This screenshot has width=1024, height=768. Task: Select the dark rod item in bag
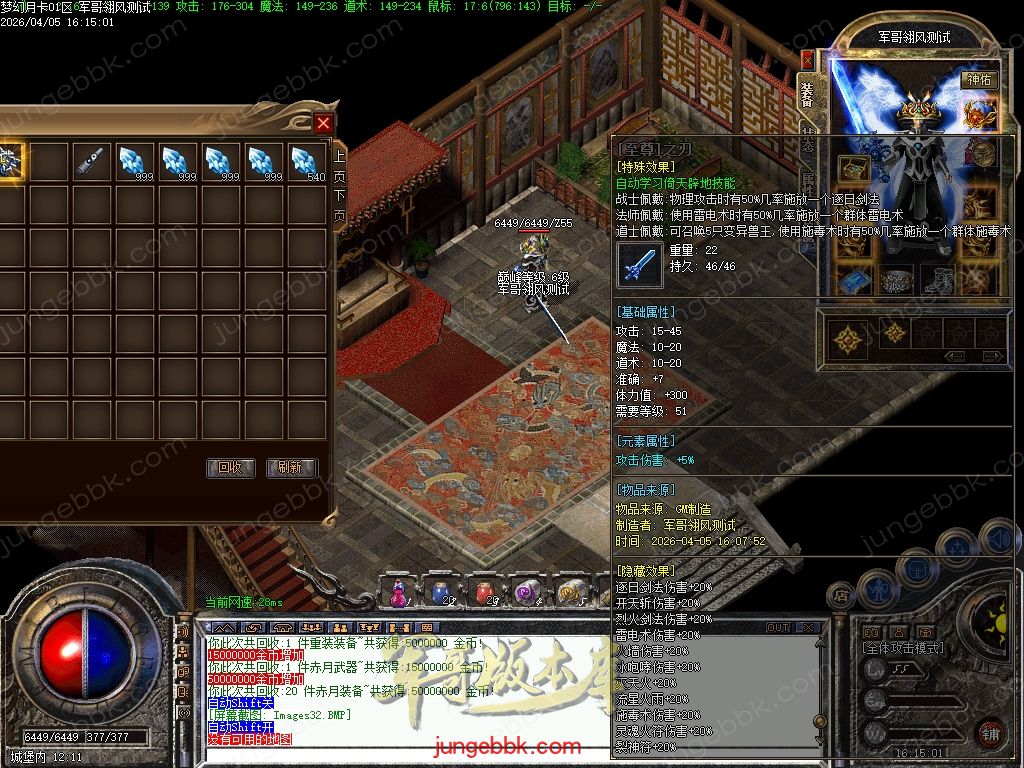click(x=90, y=160)
